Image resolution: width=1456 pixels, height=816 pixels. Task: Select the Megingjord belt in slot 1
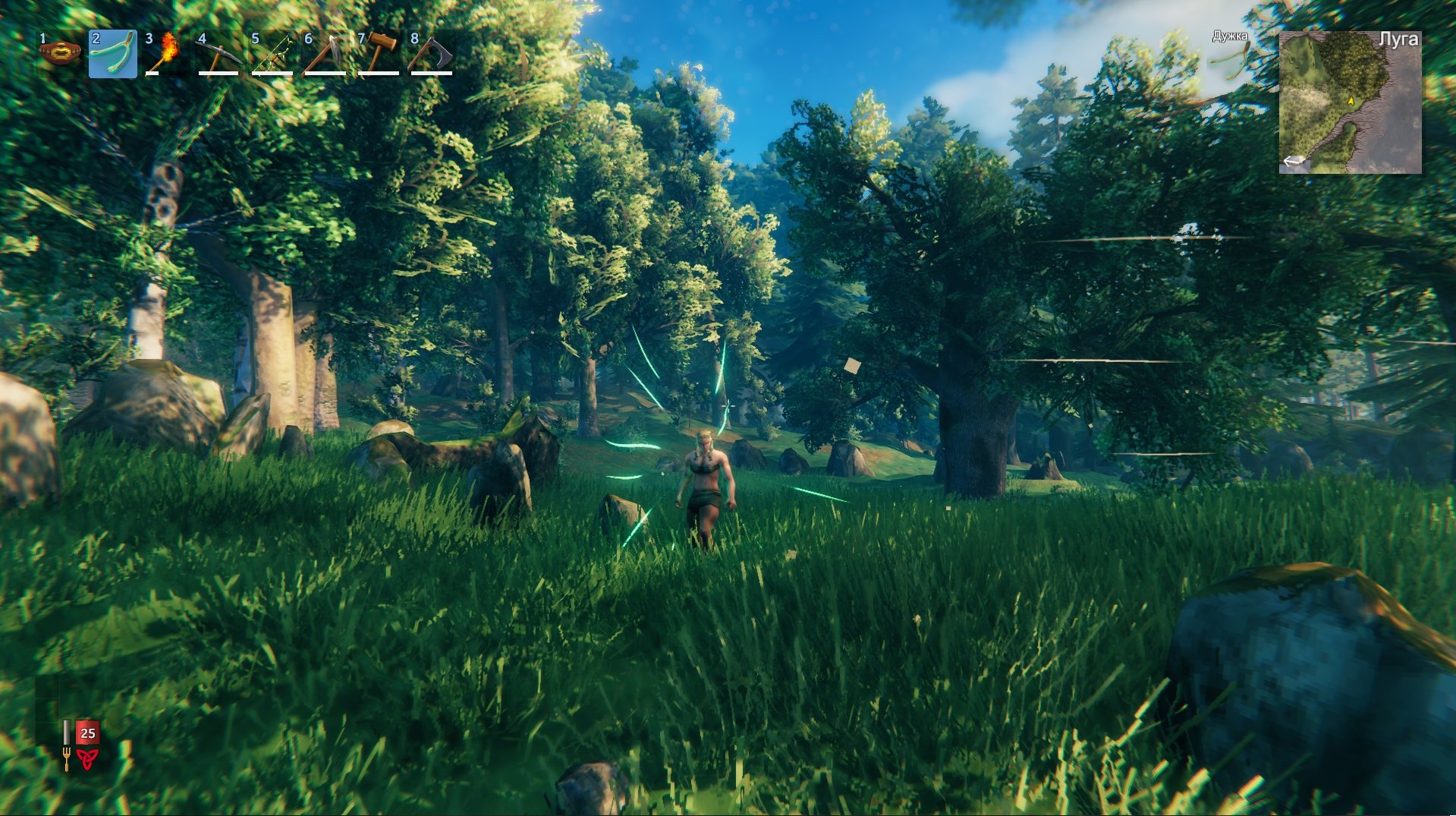(x=60, y=53)
